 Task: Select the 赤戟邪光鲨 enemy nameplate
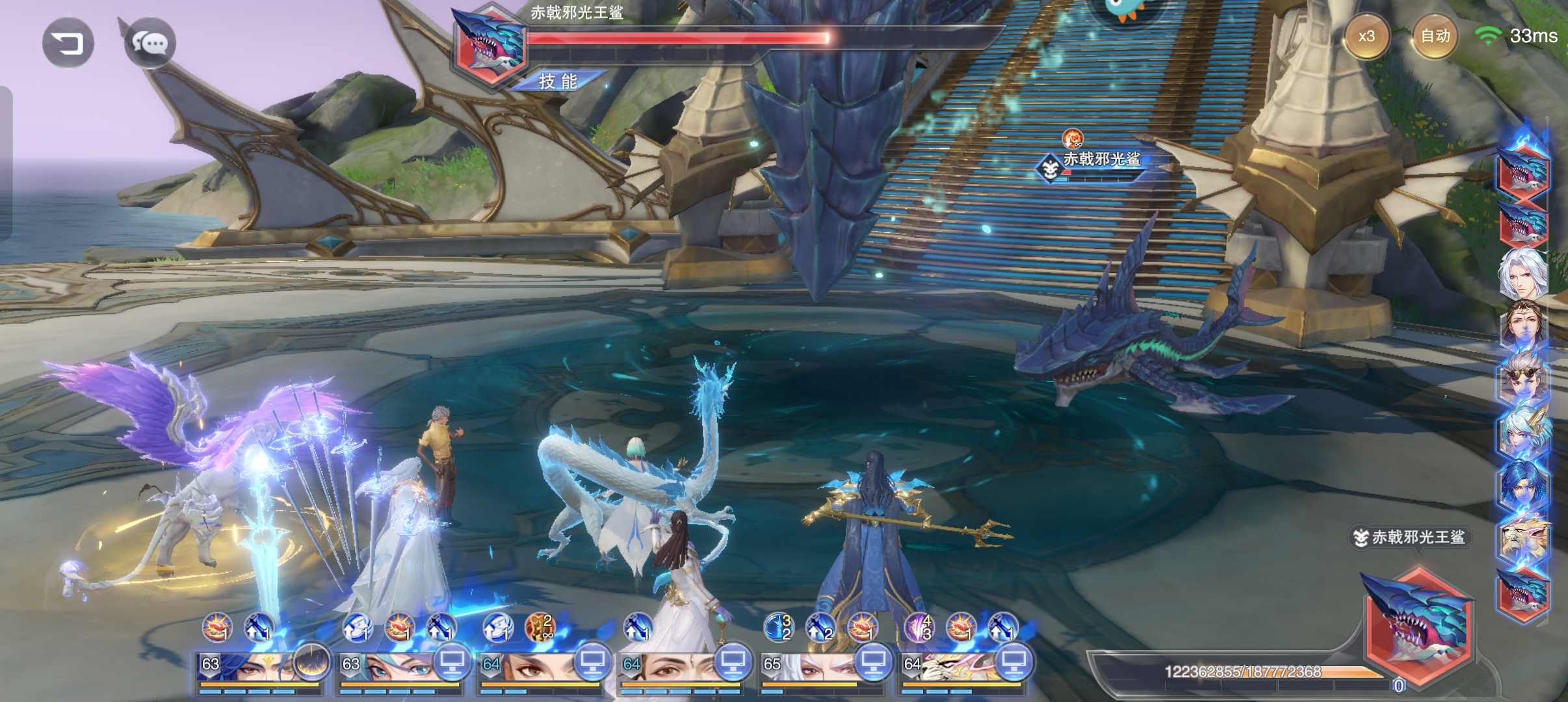1101,159
